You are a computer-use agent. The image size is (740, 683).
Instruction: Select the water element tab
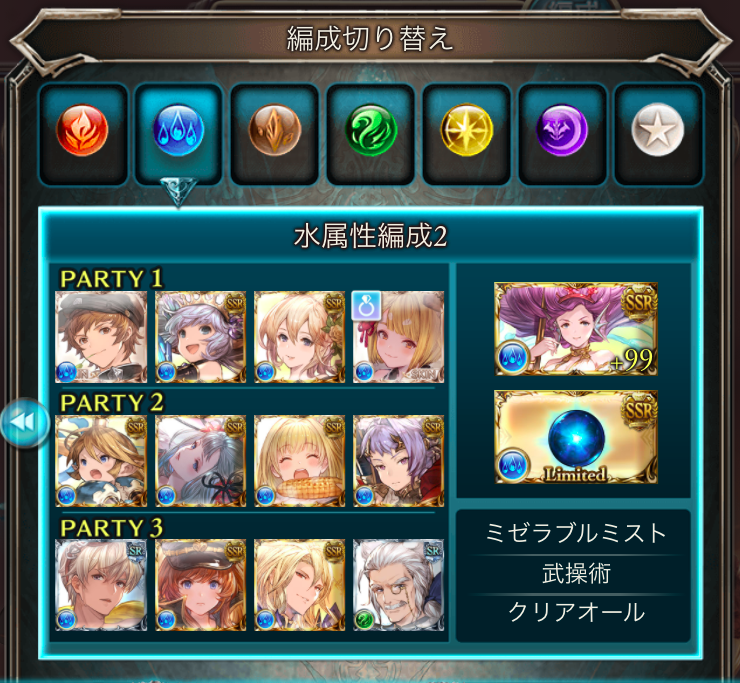(180, 129)
